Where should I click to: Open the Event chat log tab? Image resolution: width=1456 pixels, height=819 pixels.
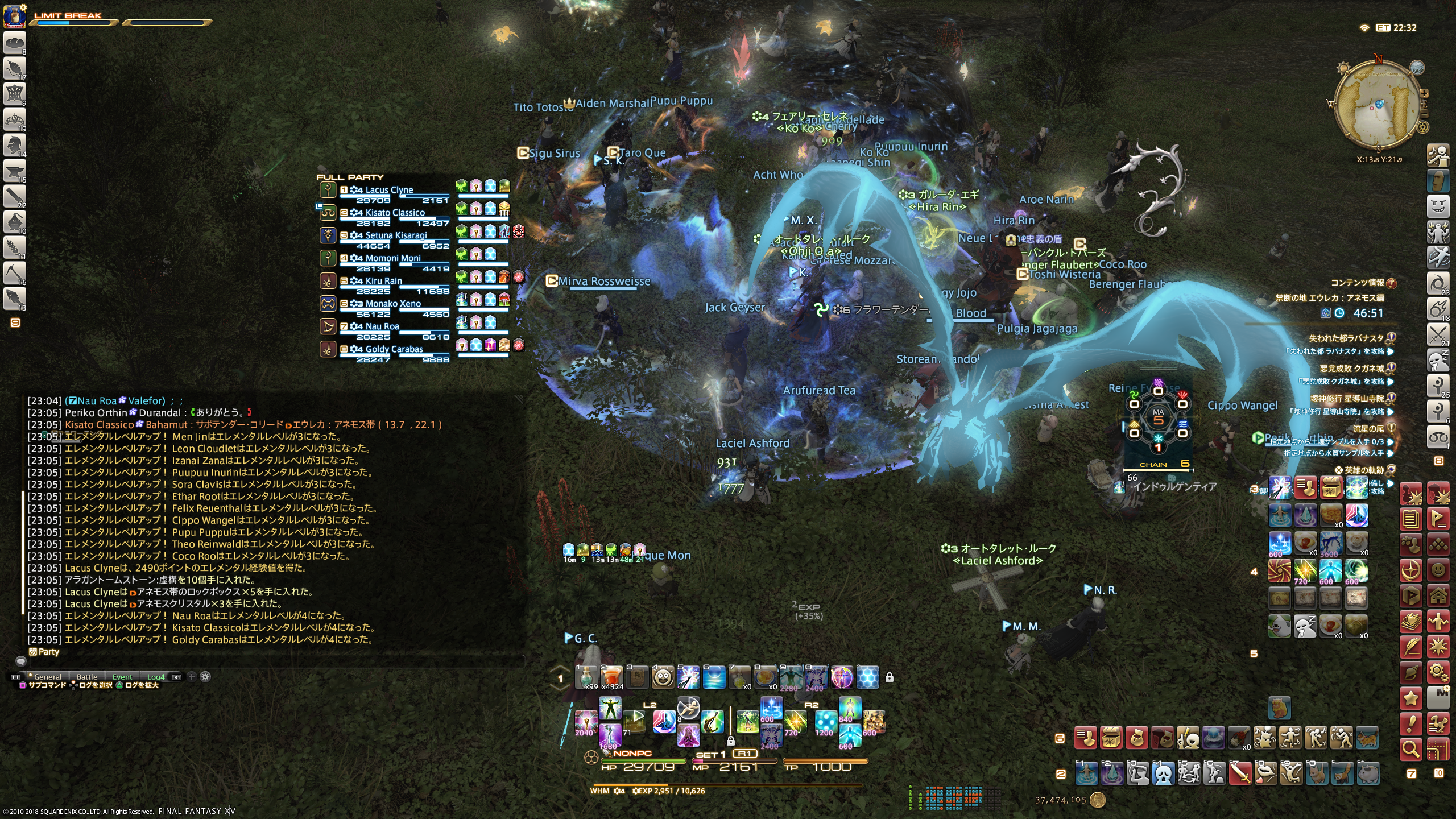[122, 677]
